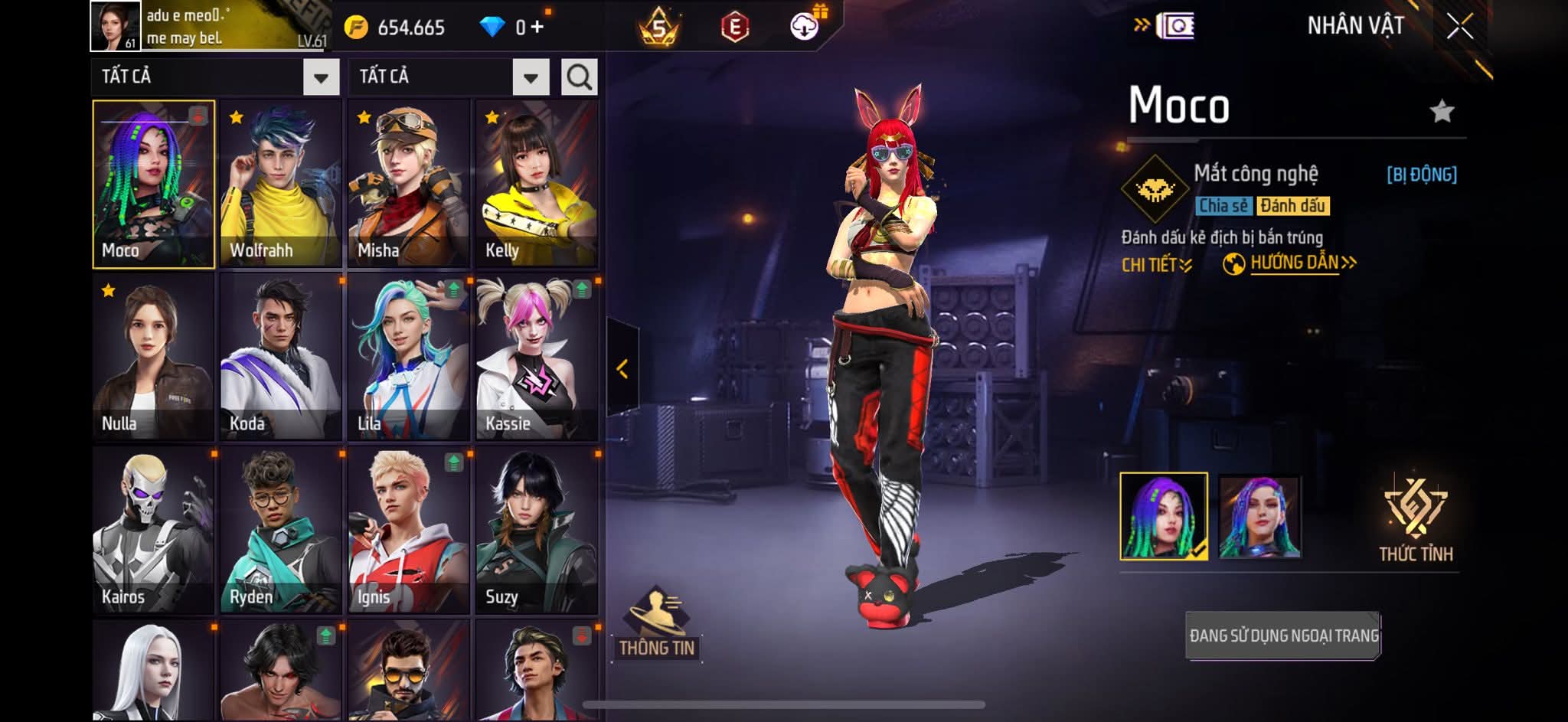Close the character screen with the X
This screenshot has height=722, width=1568.
point(1459,27)
